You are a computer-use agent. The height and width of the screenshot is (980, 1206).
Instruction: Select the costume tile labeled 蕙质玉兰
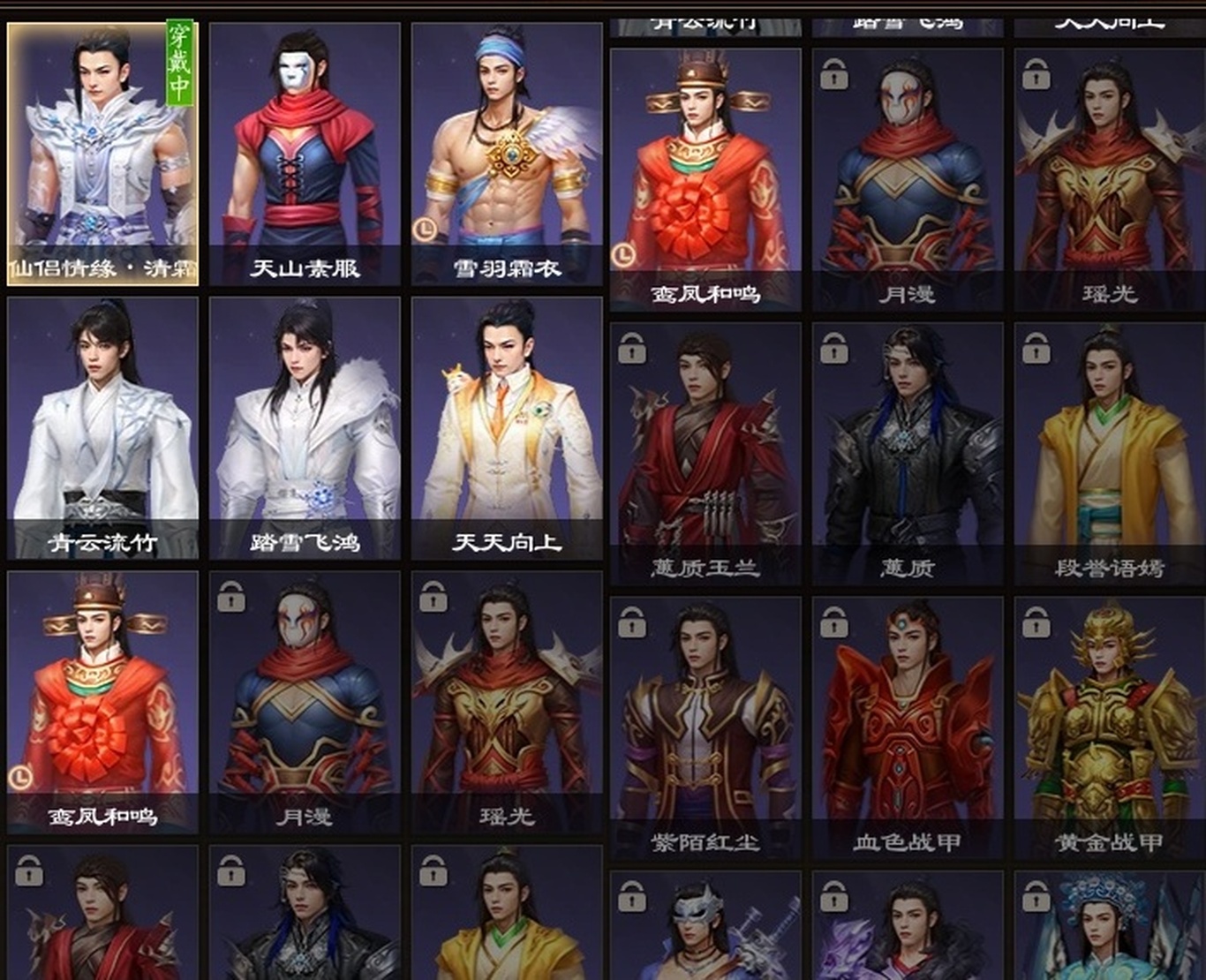(705, 454)
